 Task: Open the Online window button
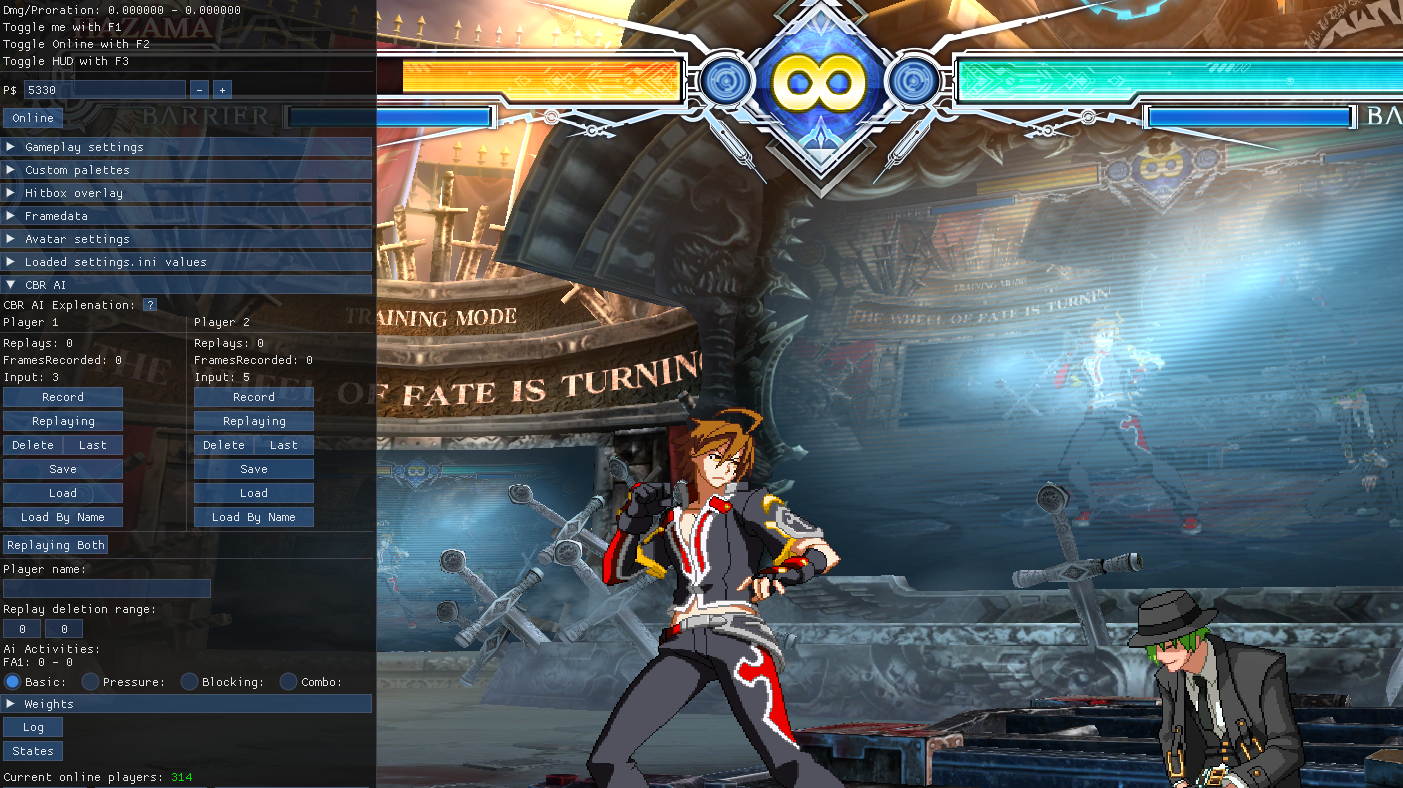[33, 118]
